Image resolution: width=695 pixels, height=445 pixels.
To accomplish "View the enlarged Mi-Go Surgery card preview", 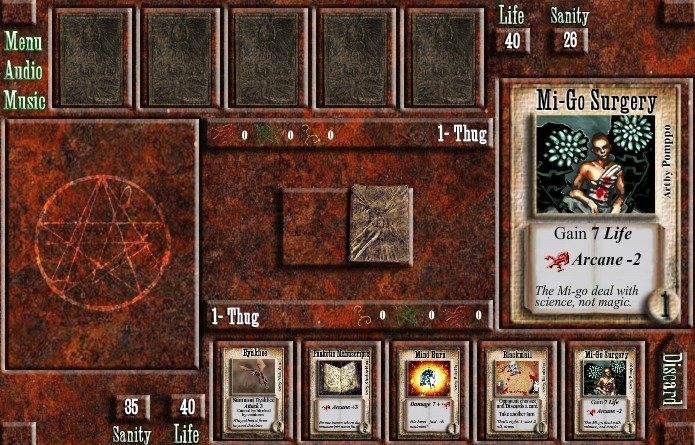I will pos(596,205).
